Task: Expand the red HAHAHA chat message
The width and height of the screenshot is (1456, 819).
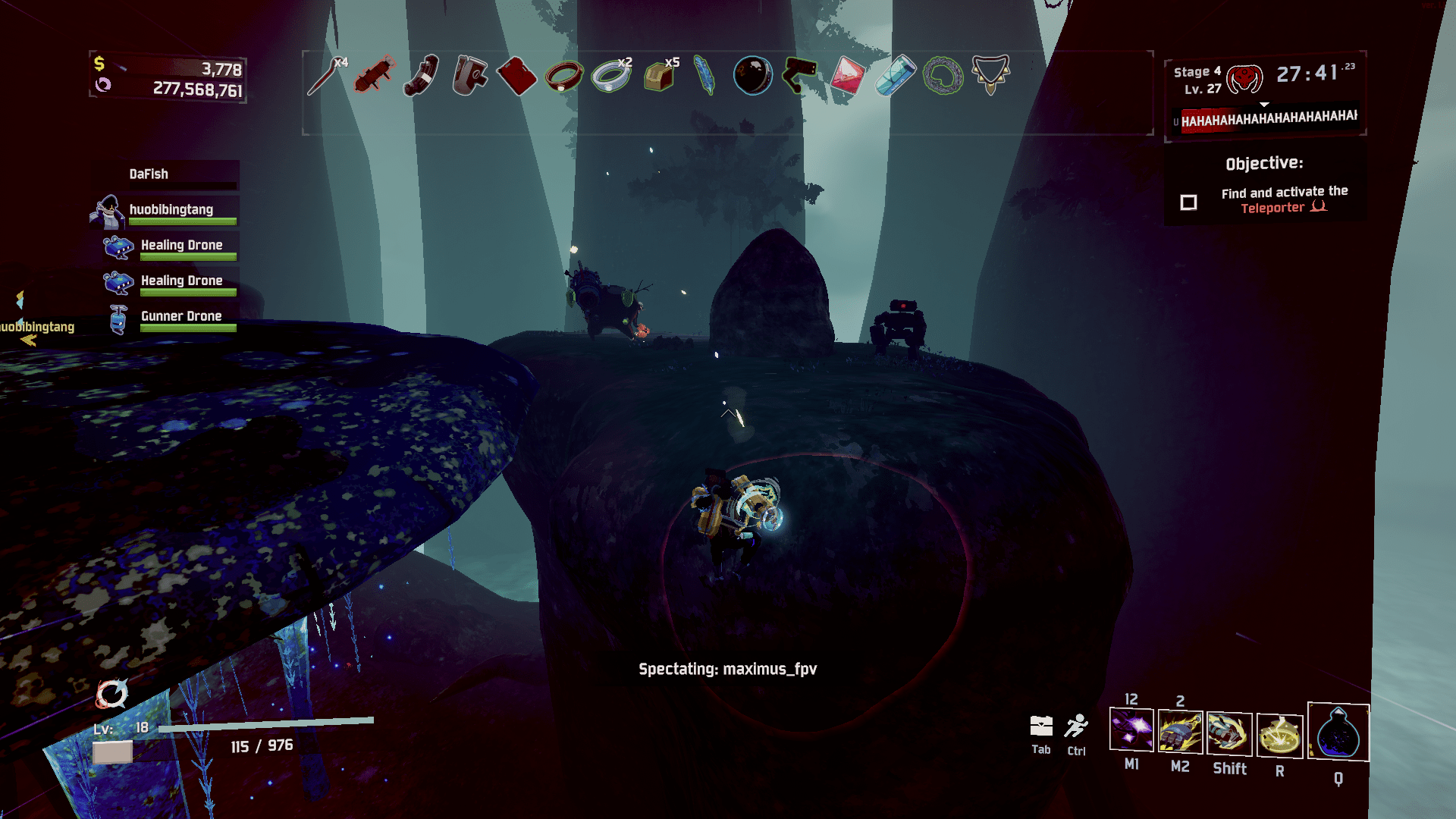Action: coord(1266,118)
